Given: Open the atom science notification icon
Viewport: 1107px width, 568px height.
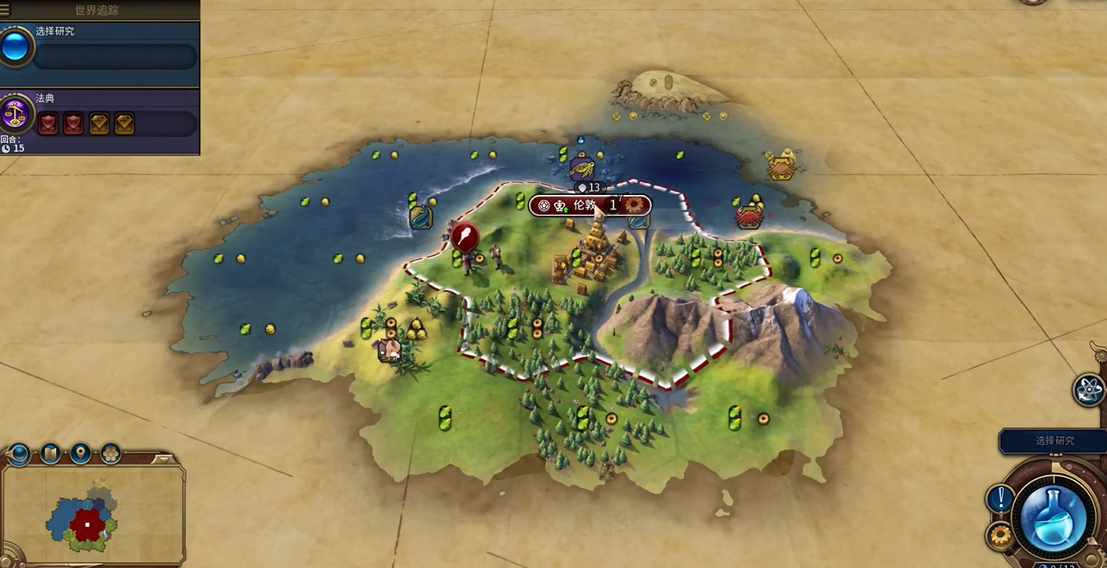Looking at the screenshot, I should tap(1088, 390).
